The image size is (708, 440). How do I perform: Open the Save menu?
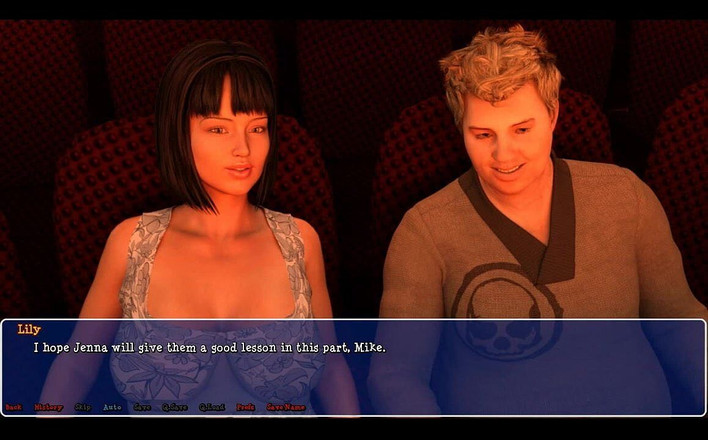(x=142, y=407)
